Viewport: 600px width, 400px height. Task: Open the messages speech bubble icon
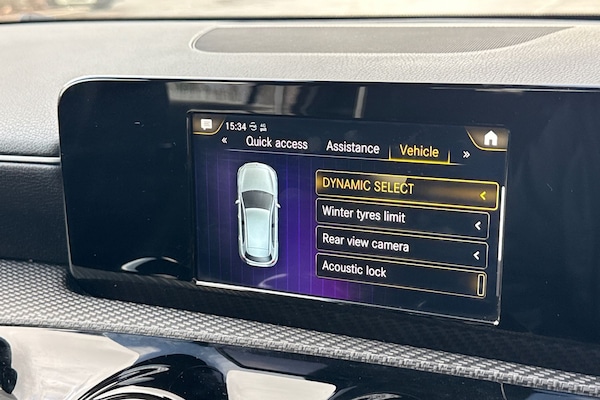pos(206,125)
